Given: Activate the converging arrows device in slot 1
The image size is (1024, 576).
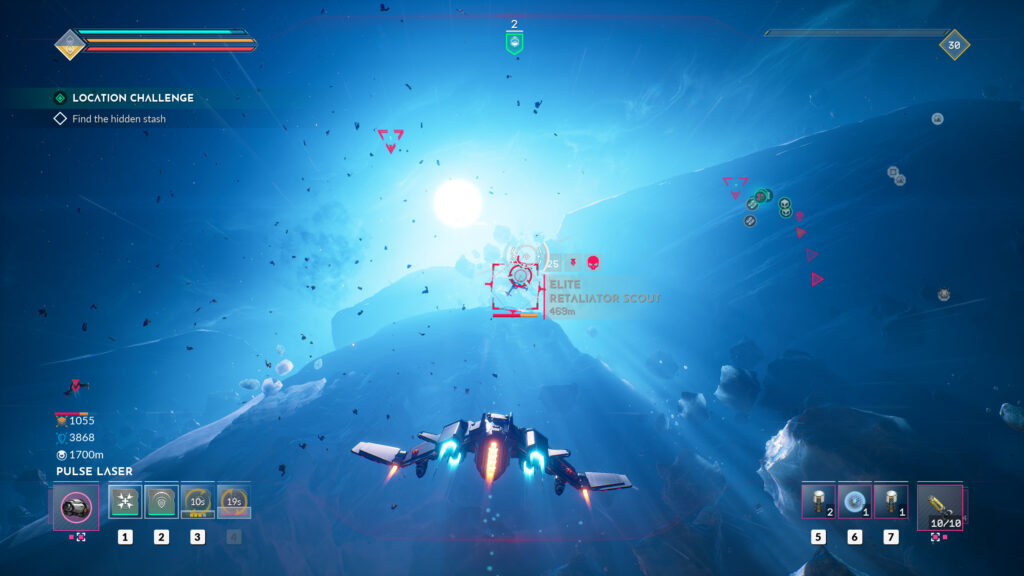Looking at the screenshot, I should coord(125,501).
